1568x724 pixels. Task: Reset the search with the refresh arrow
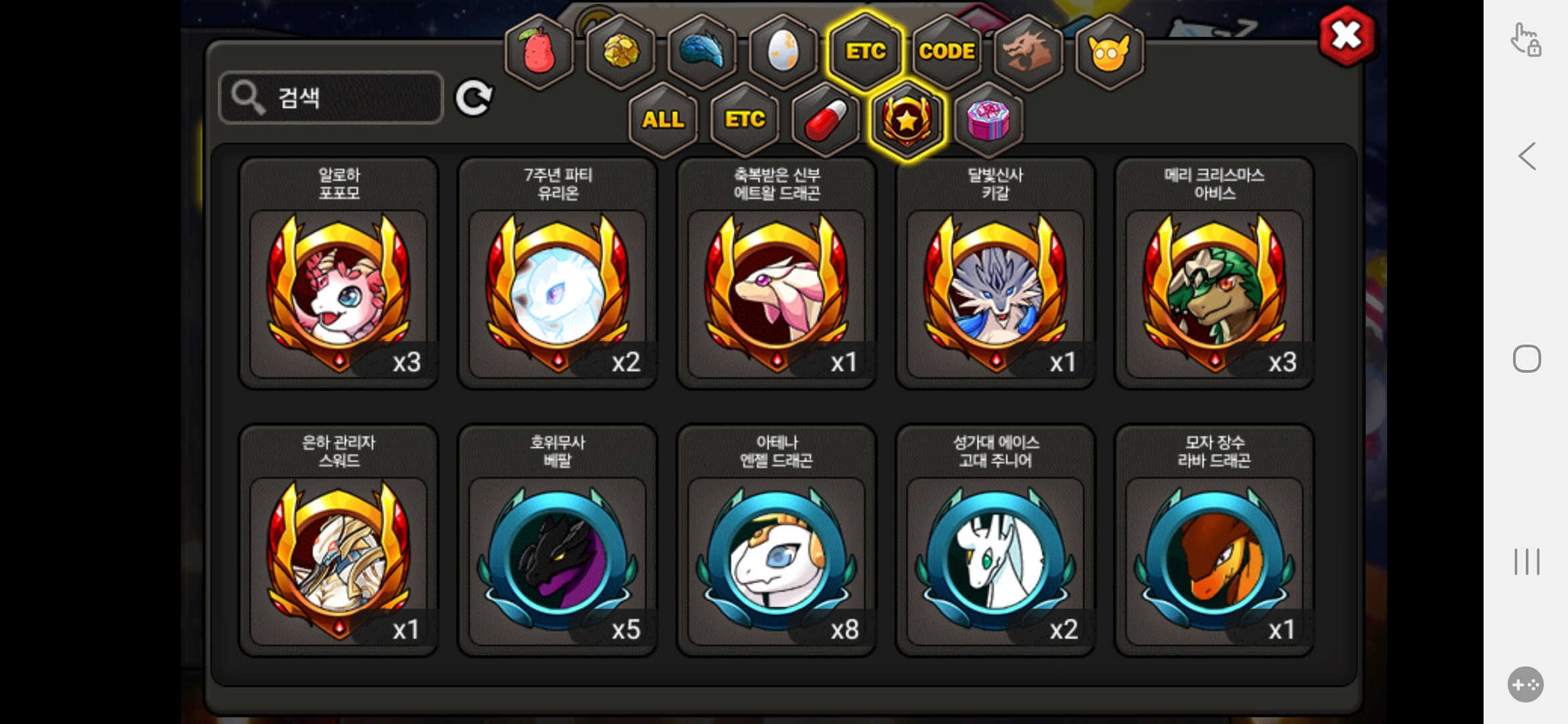pyautogui.click(x=474, y=99)
